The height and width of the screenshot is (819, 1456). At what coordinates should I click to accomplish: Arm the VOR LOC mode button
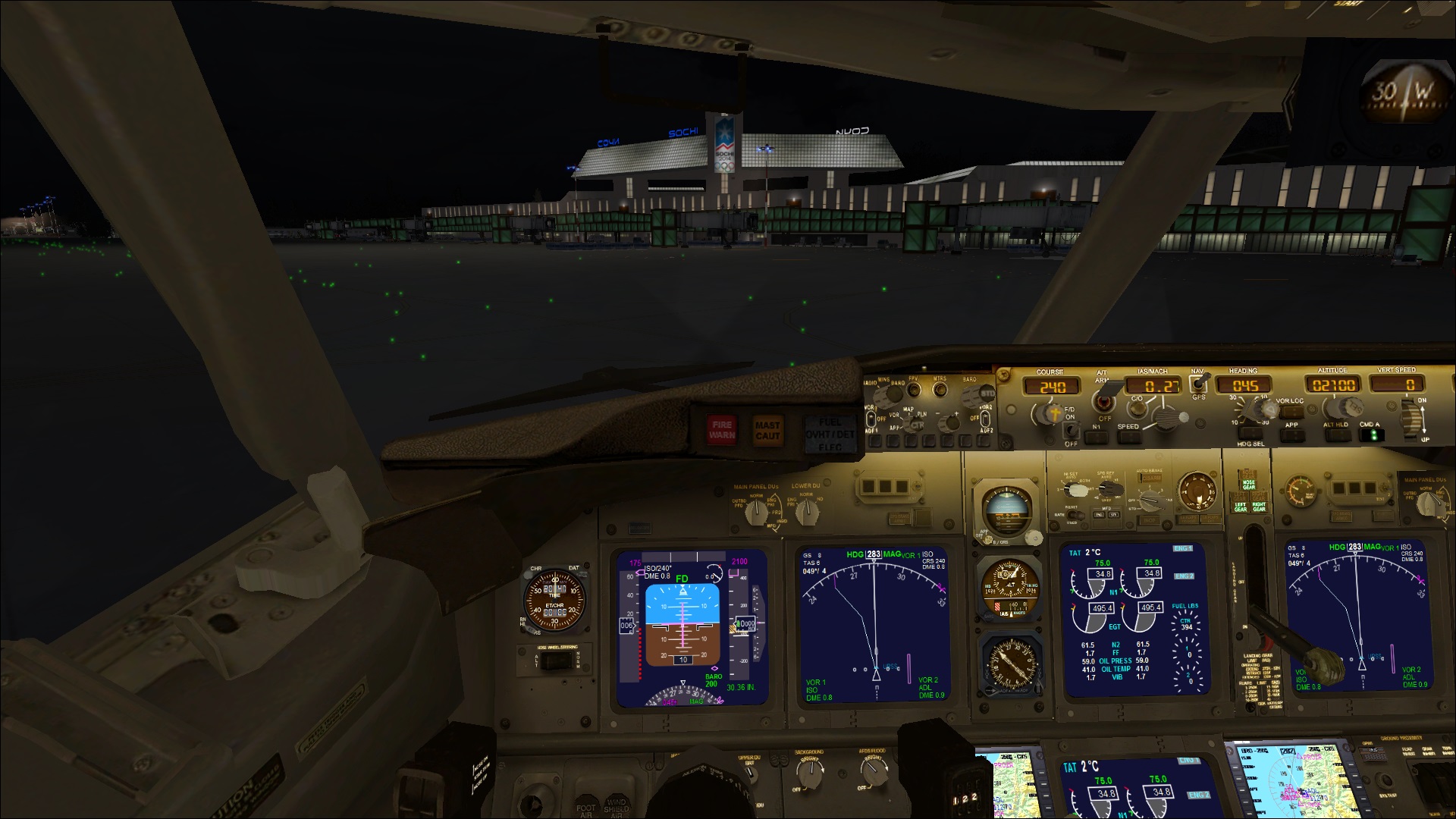point(1289,412)
